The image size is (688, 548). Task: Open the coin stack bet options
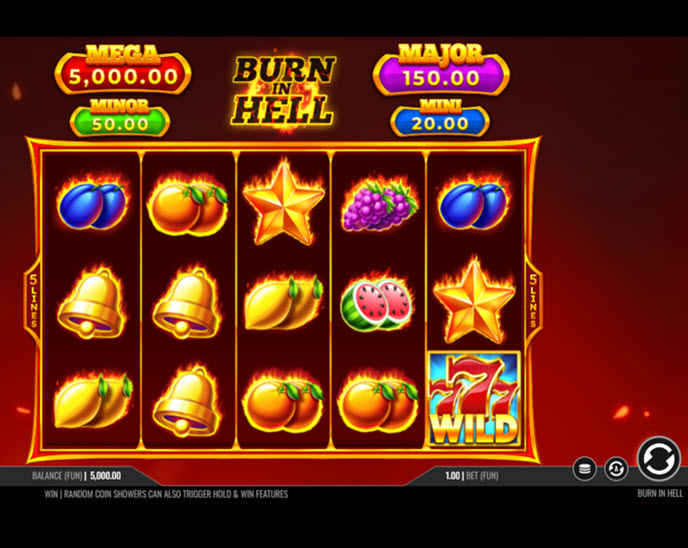[x=585, y=468]
